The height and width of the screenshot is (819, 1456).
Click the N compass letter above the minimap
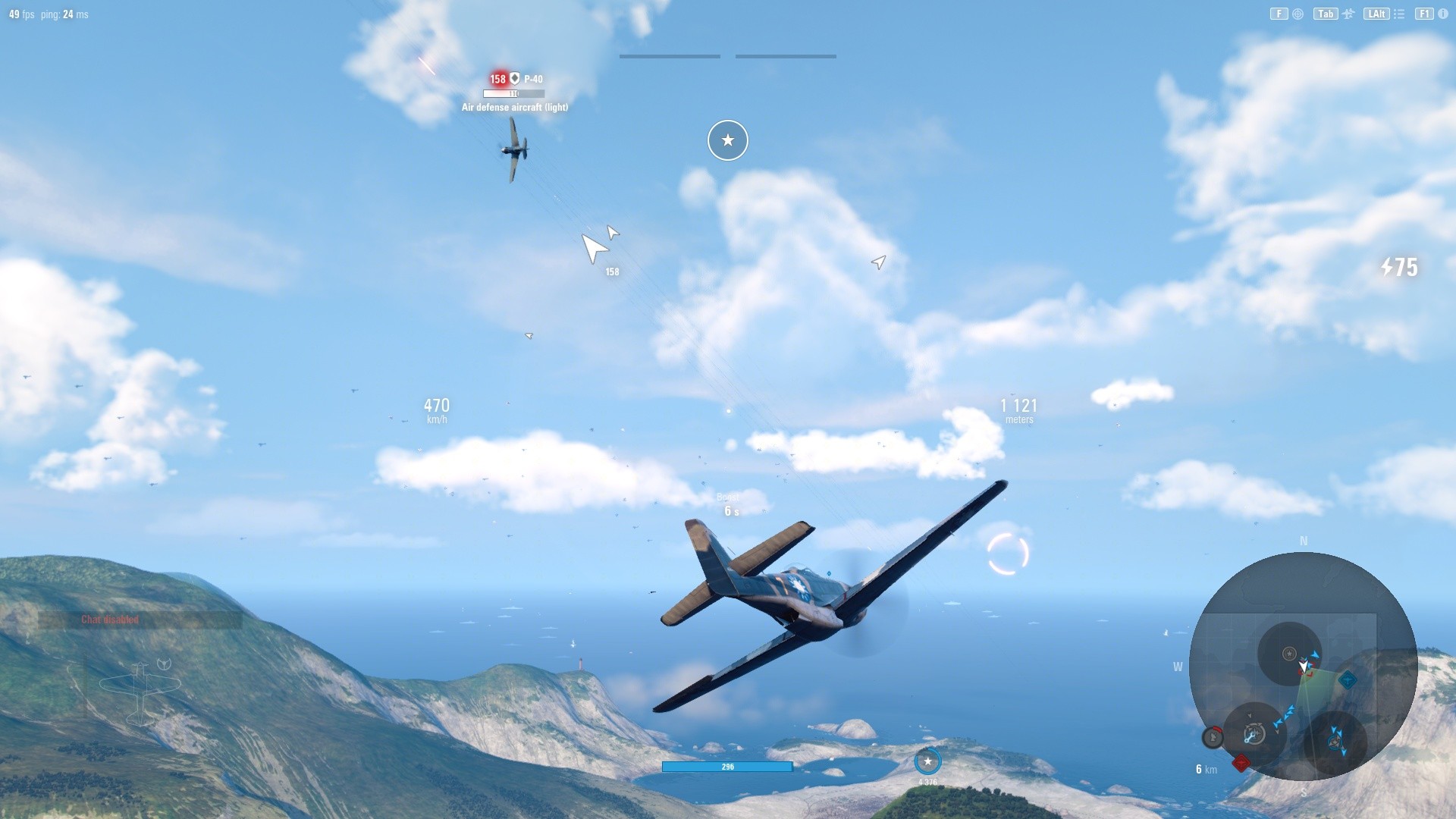tap(1303, 541)
